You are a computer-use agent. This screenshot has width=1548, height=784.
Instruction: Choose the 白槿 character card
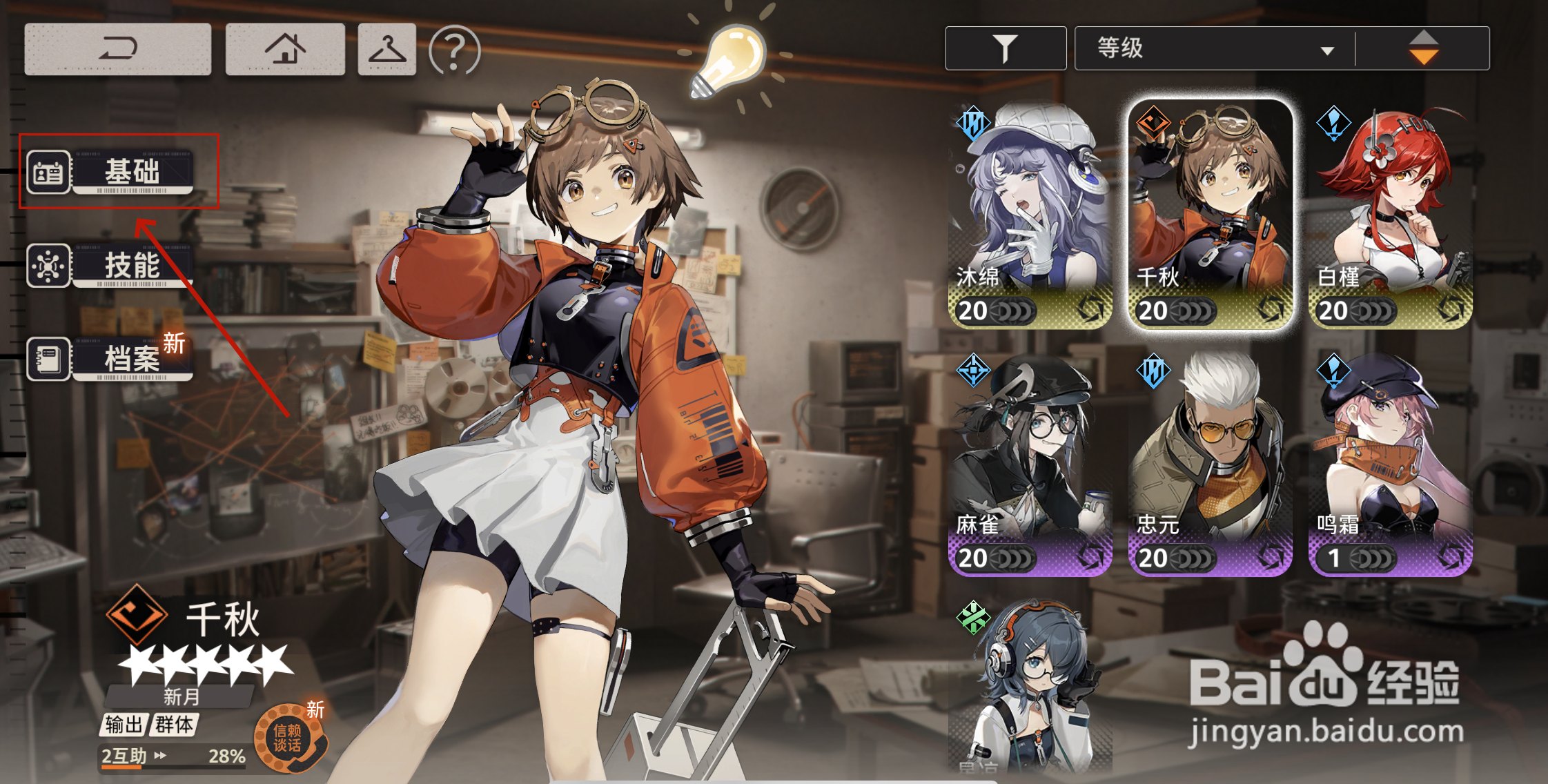1391,214
